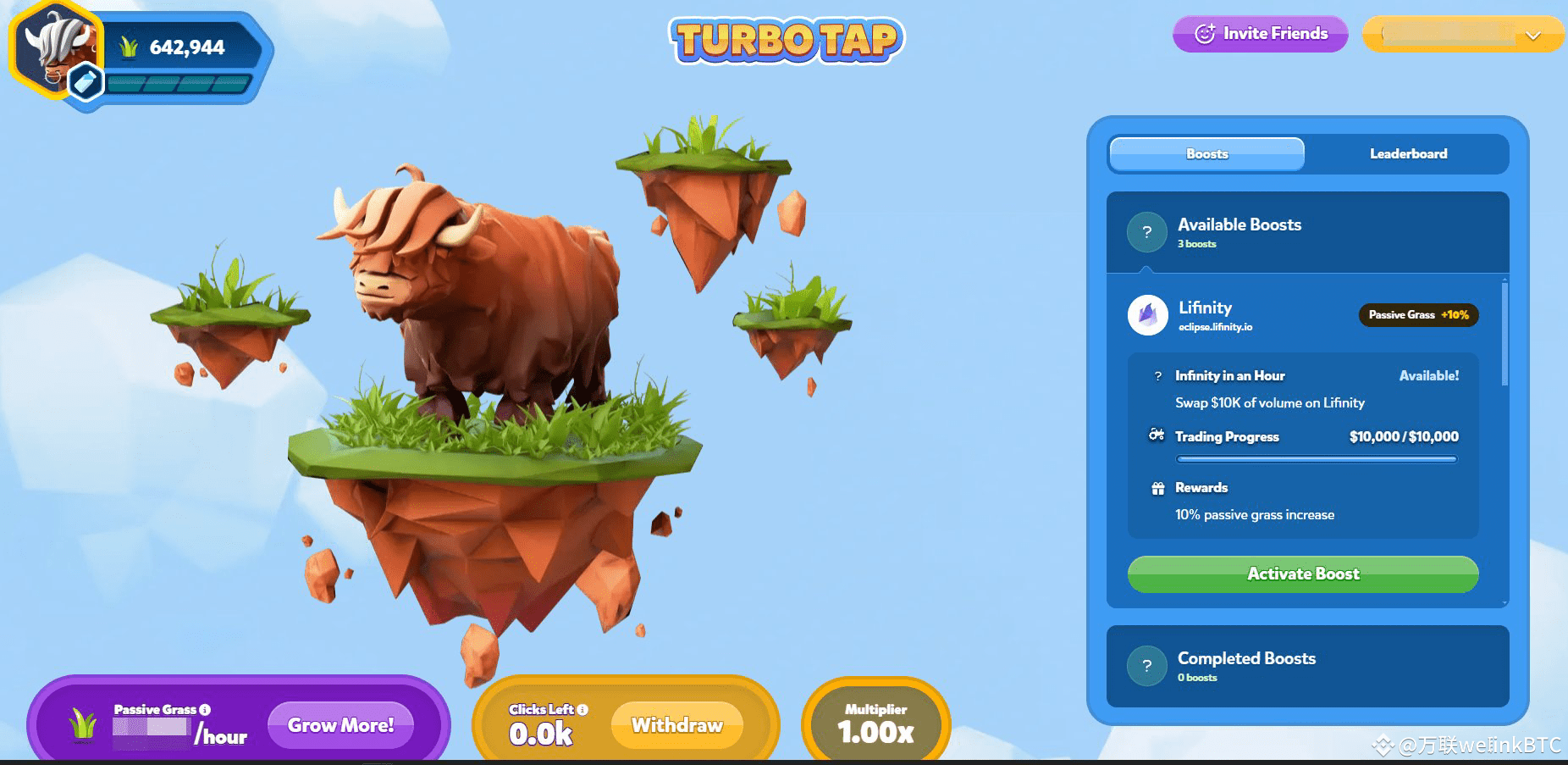Click the info icon next to Passive Grass
This screenshot has width=1568, height=765.
(205, 709)
